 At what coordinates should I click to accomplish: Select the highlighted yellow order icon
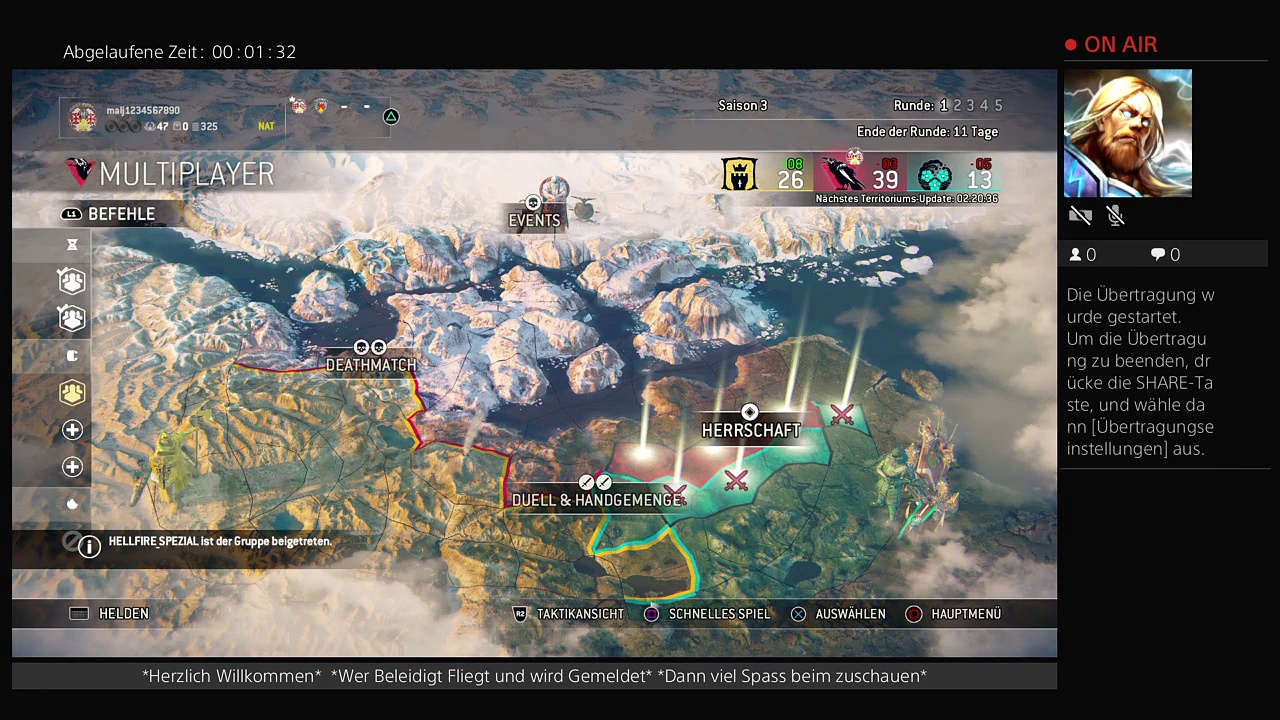point(72,393)
